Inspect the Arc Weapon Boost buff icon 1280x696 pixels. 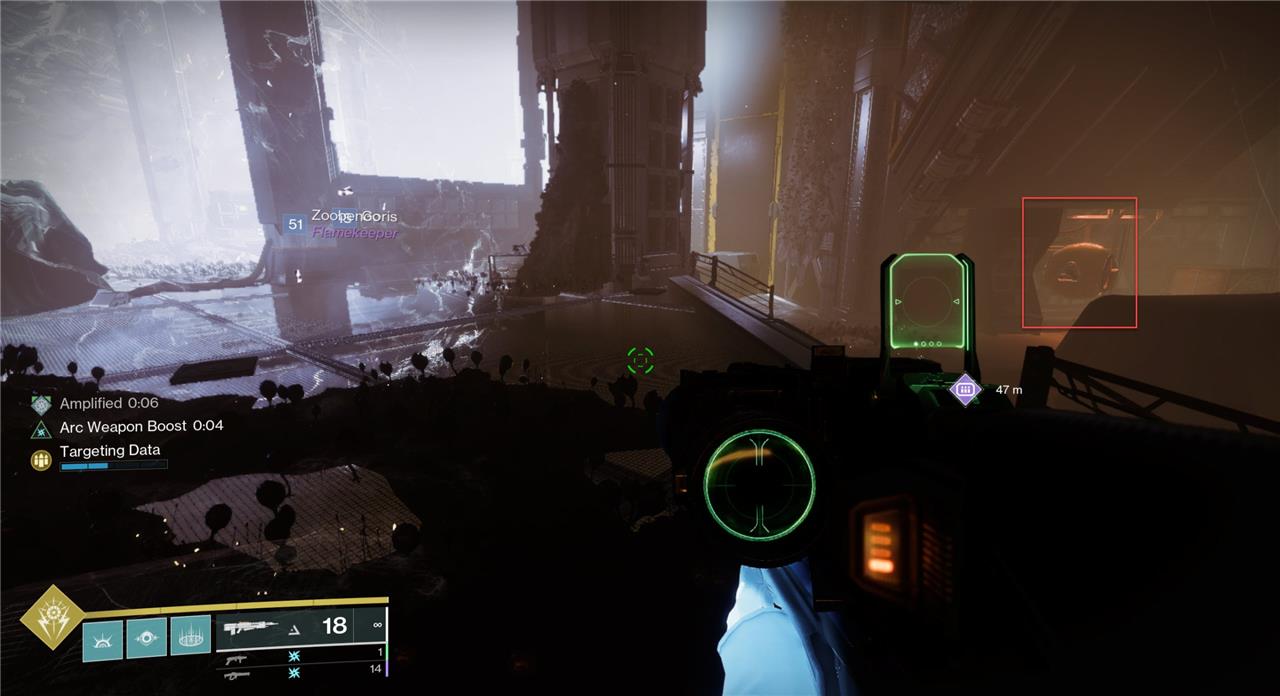tap(41, 429)
